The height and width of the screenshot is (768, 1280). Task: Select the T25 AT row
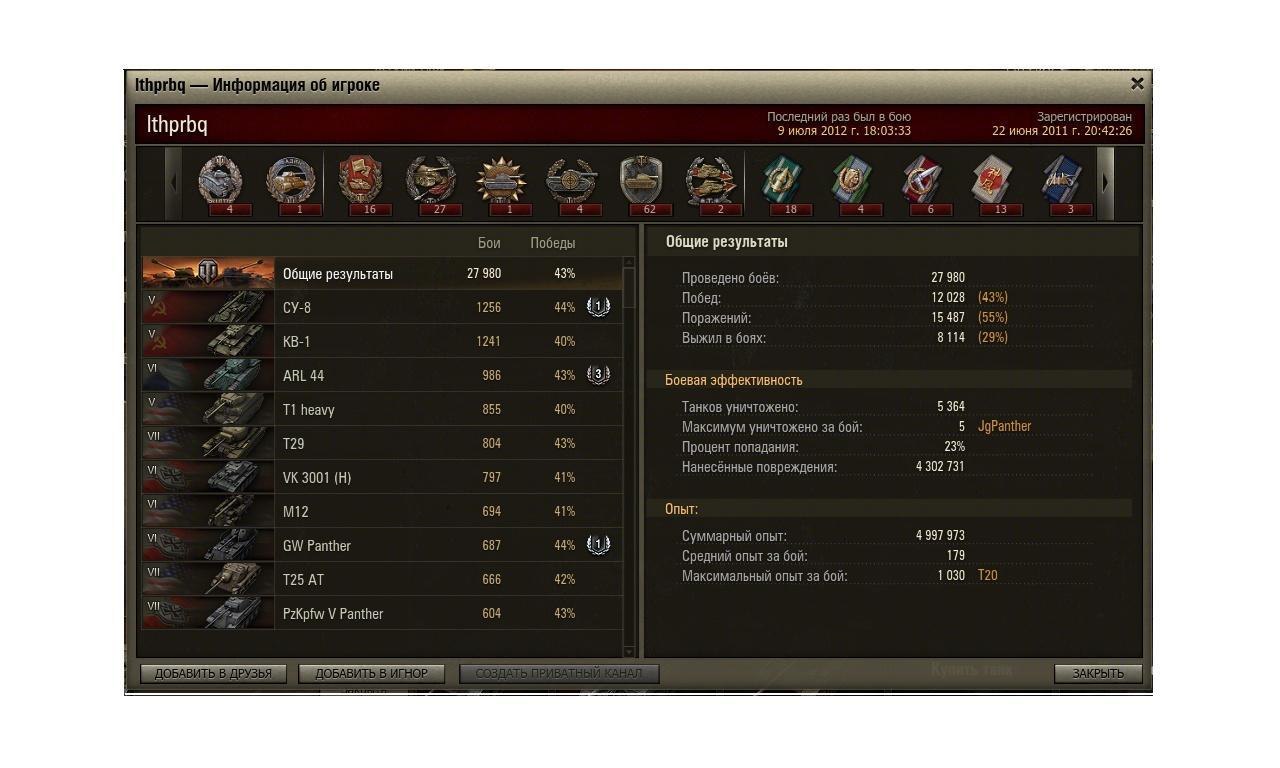click(380, 579)
